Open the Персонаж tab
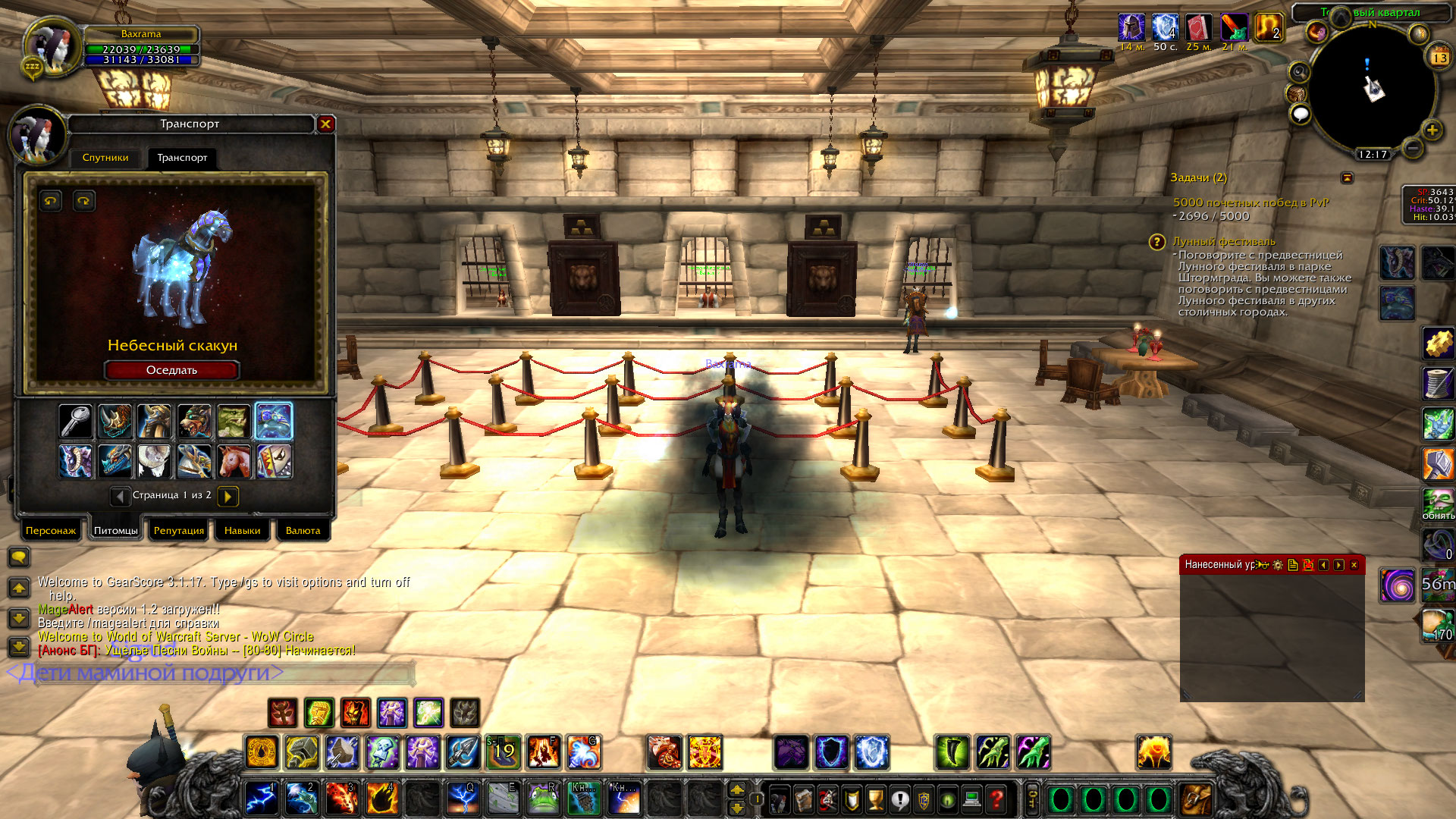The height and width of the screenshot is (819, 1456). pos(51,531)
